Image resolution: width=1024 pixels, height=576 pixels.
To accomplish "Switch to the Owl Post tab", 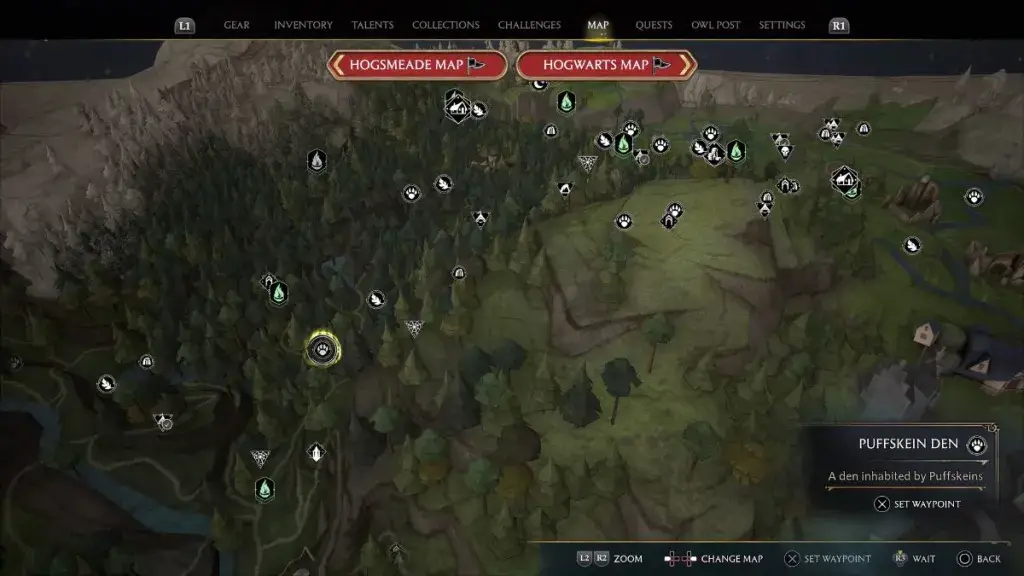I will pos(716,25).
